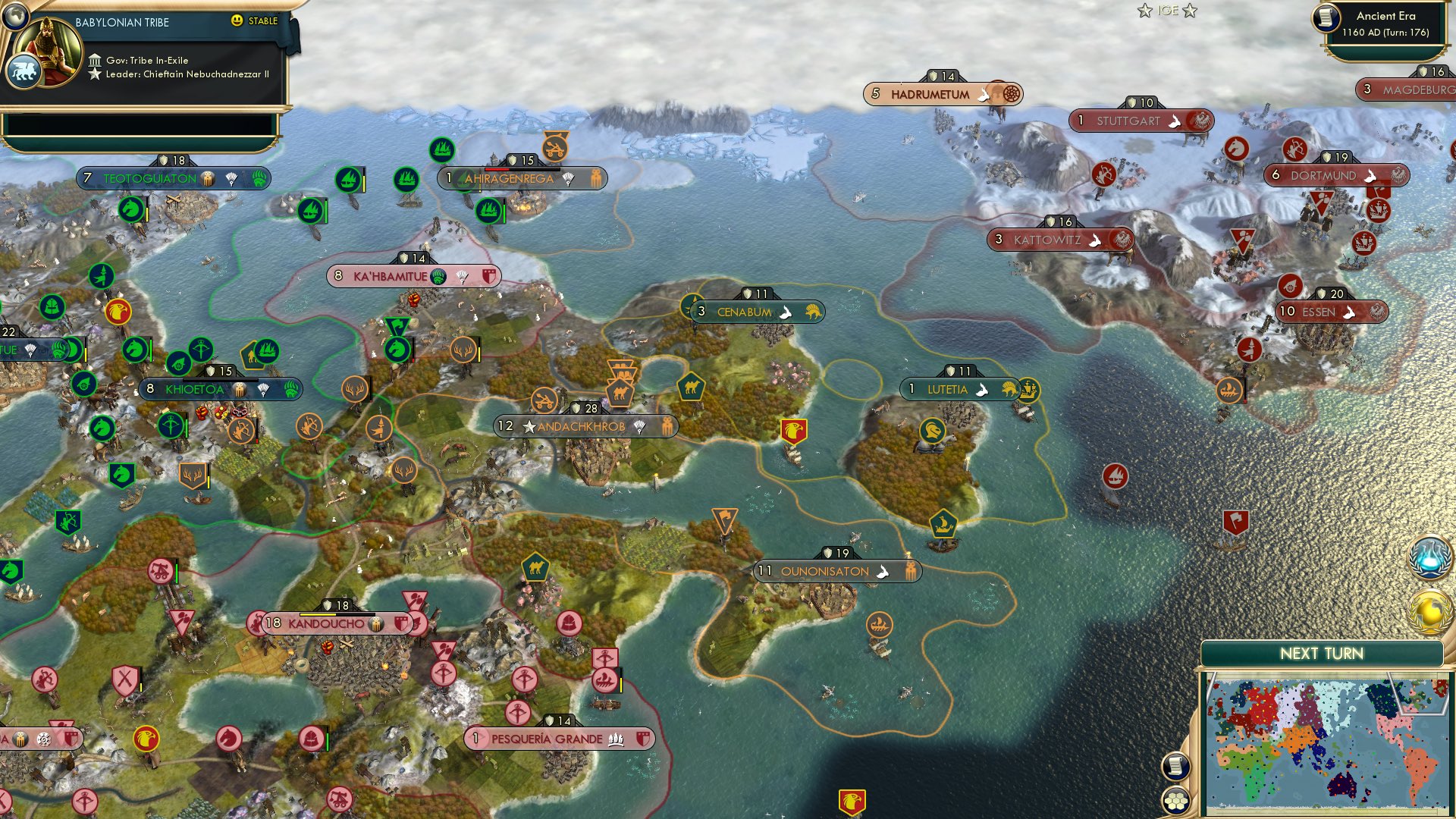Open the notification scroll icon above the hex icon
Image resolution: width=1456 pixels, height=819 pixels.
[1175, 764]
